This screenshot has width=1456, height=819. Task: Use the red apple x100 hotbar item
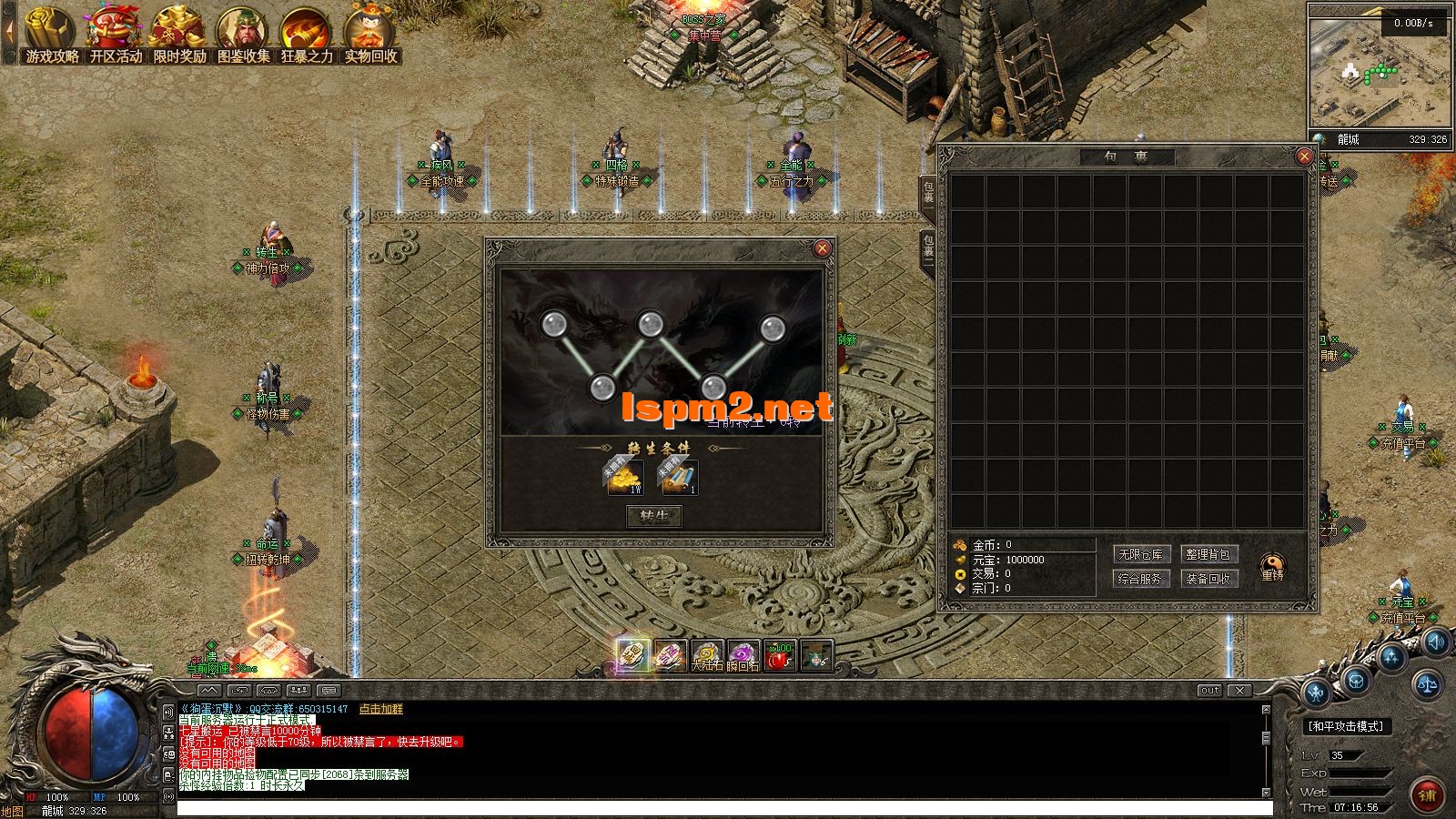(x=780, y=655)
